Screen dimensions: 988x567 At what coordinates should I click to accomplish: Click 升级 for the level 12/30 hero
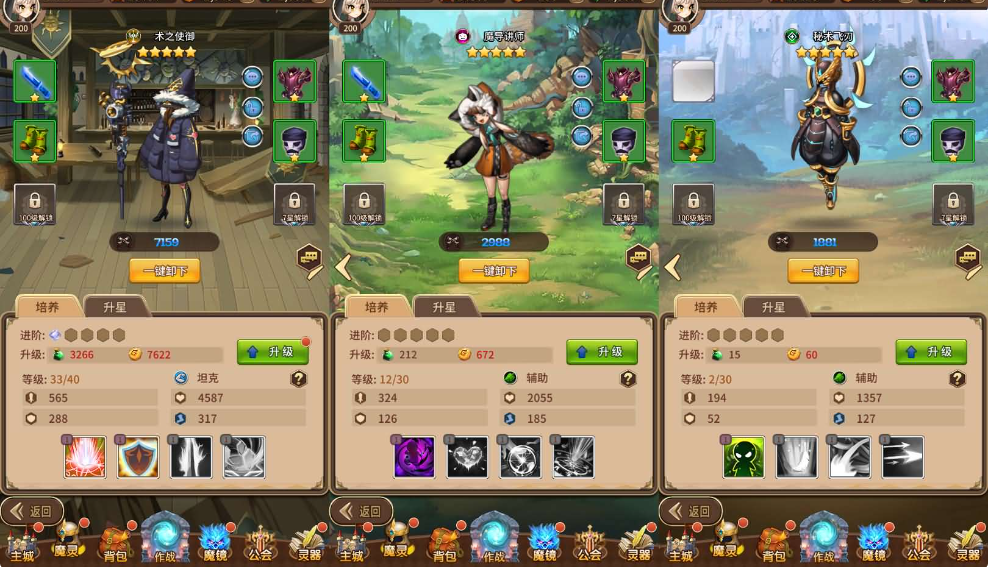click(x=601, y=352)
